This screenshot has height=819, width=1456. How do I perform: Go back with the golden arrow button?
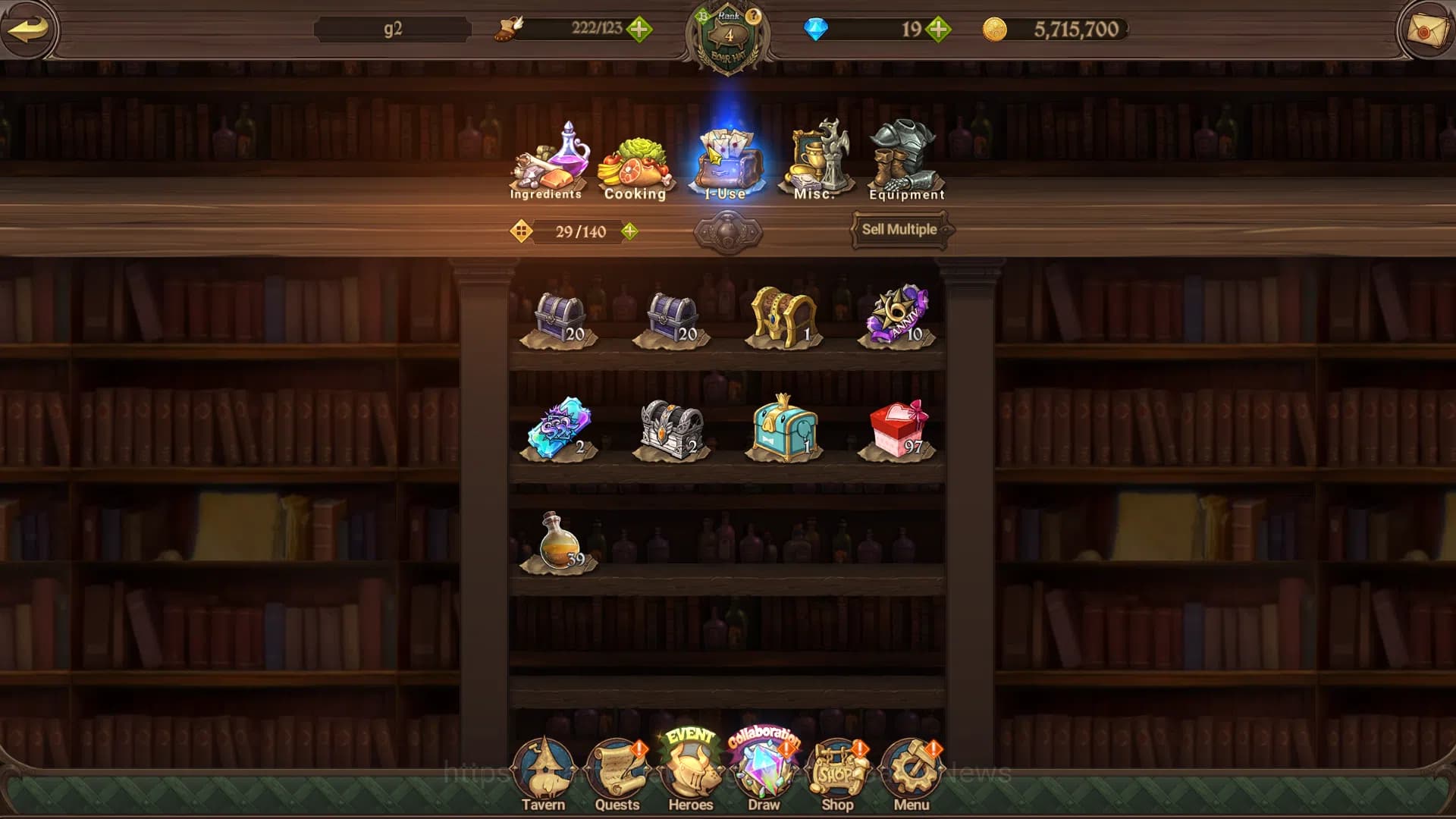click(29, 30)
